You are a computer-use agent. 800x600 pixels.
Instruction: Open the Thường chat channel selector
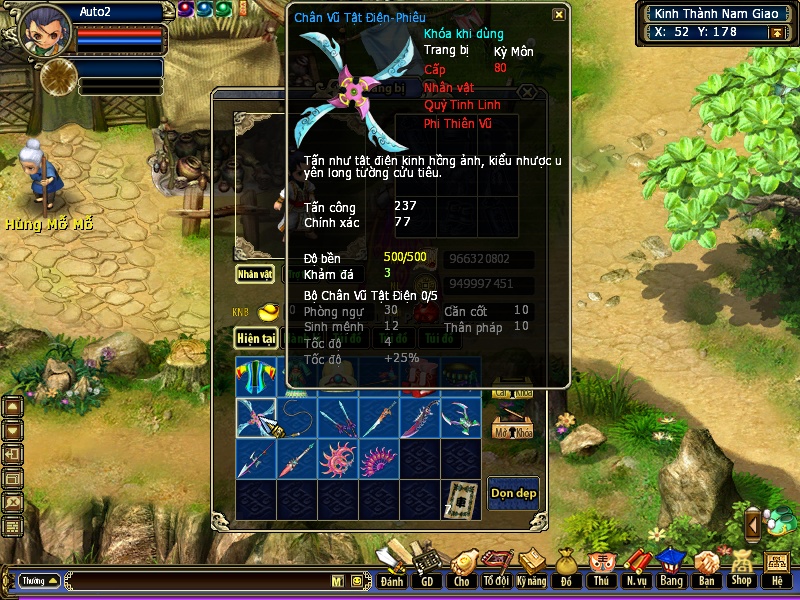[x=39, y=580]
